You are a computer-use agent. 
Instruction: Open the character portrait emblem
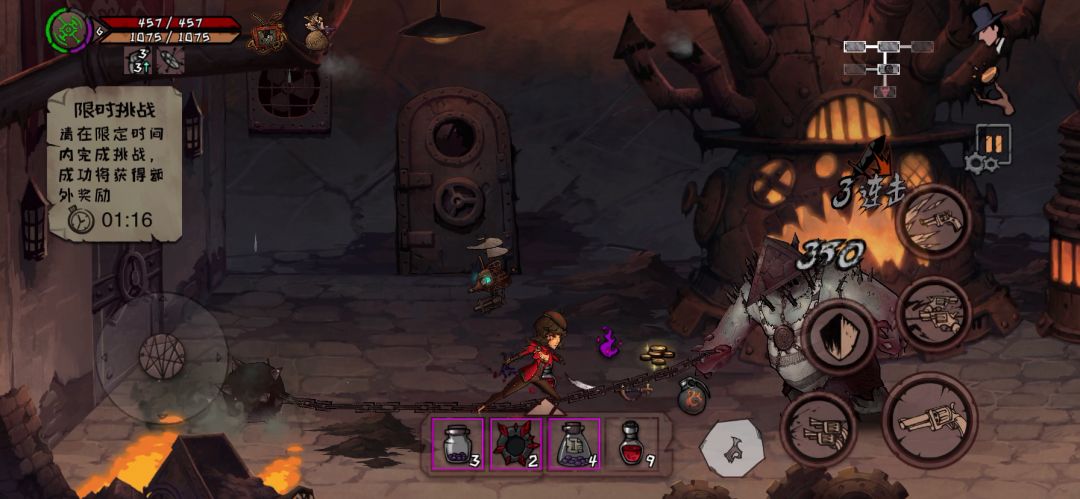[68, 30]
